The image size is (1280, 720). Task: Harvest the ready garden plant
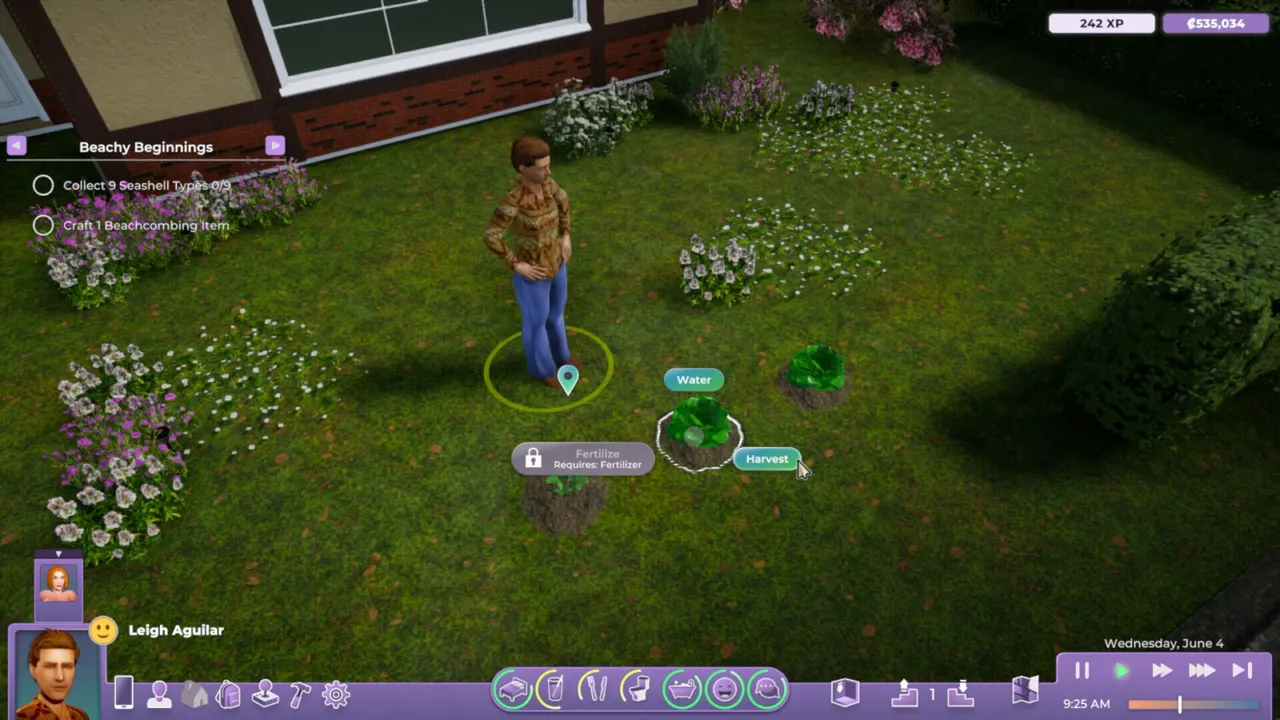[x=766, y=459]
